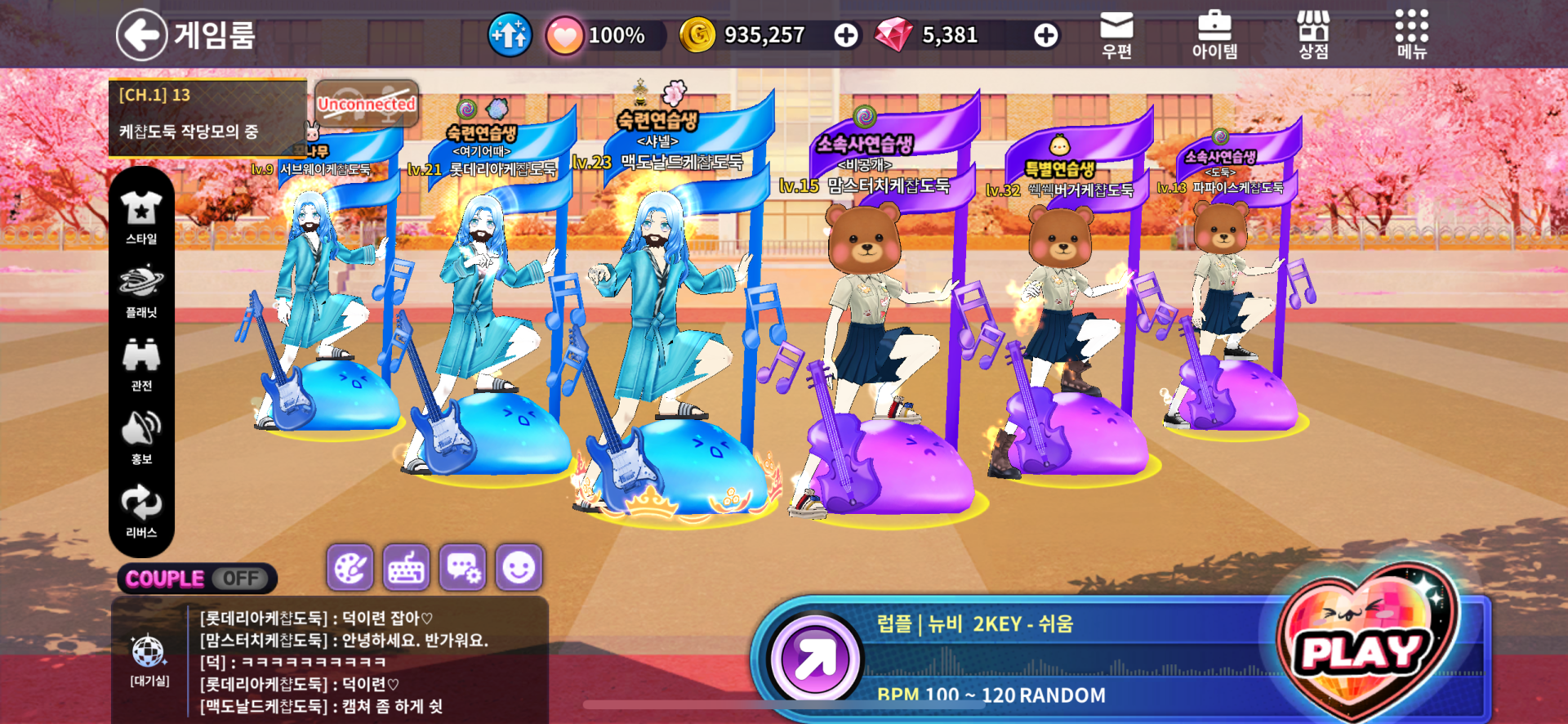Change song via purple arrow button
The height and width of the screenshot is (724, 1568).
click(x=813, y=659)
